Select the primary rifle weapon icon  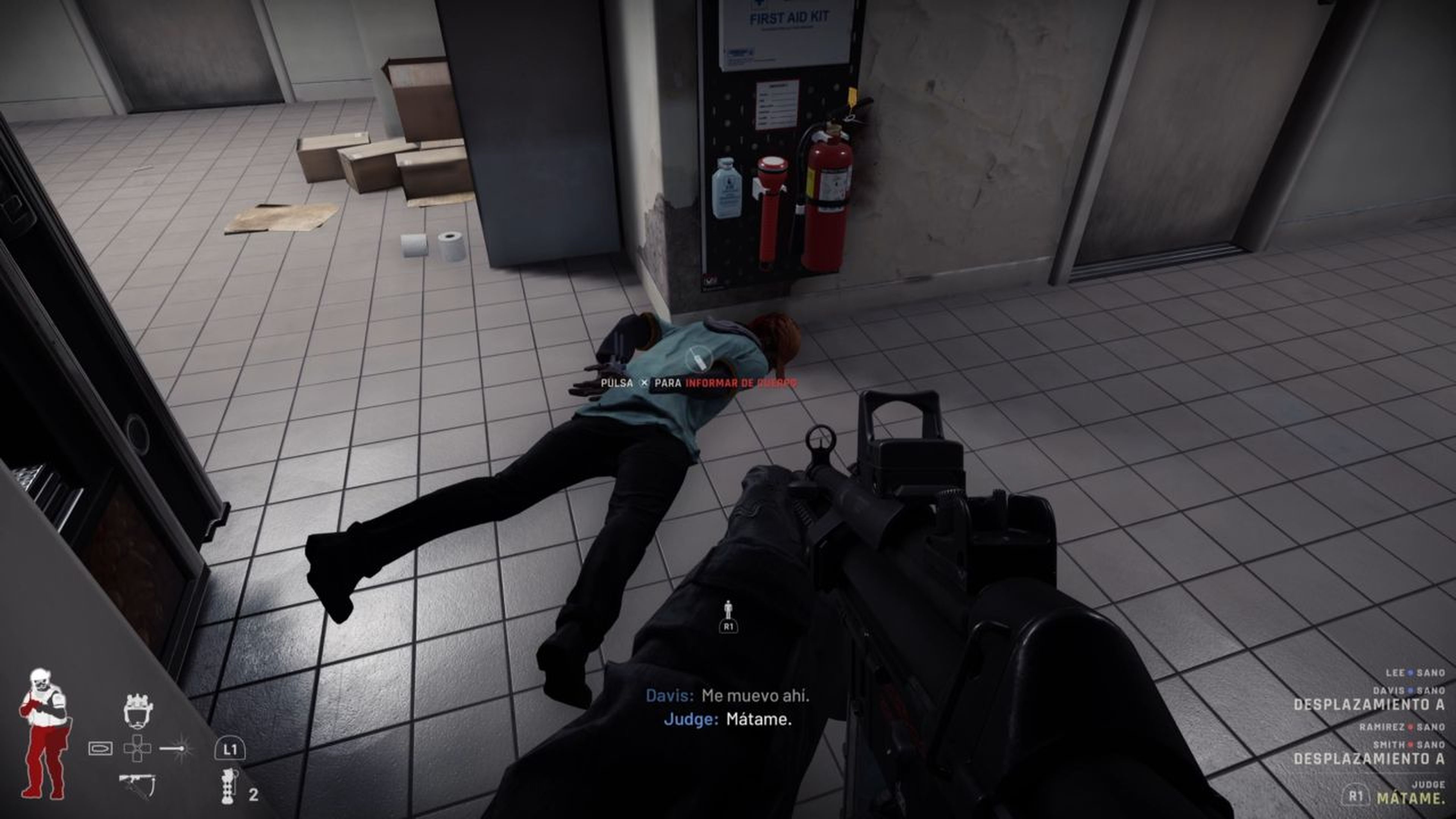pyautogui.click(x=137, y=784)
